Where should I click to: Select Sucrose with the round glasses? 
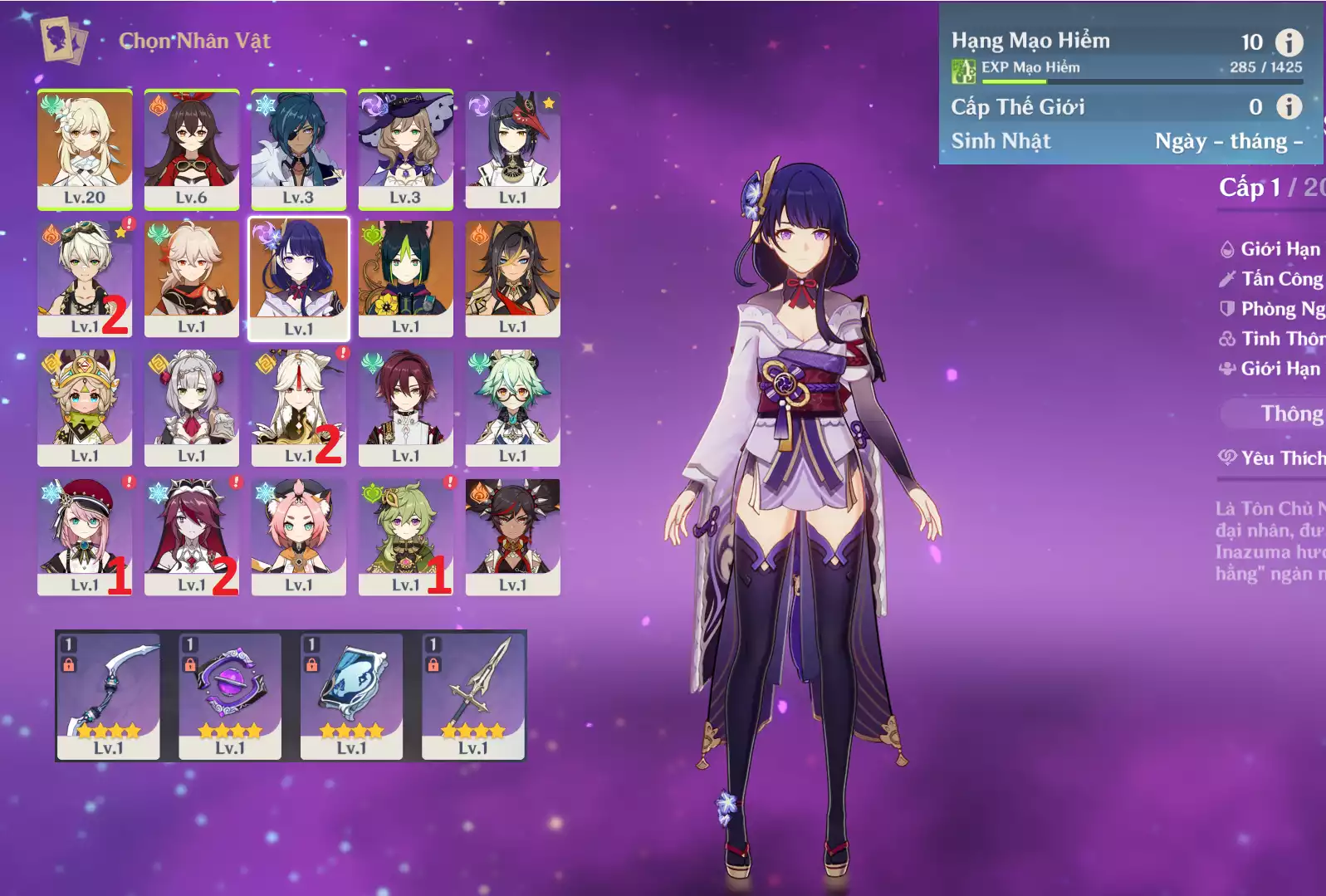[x=513, y=407]
